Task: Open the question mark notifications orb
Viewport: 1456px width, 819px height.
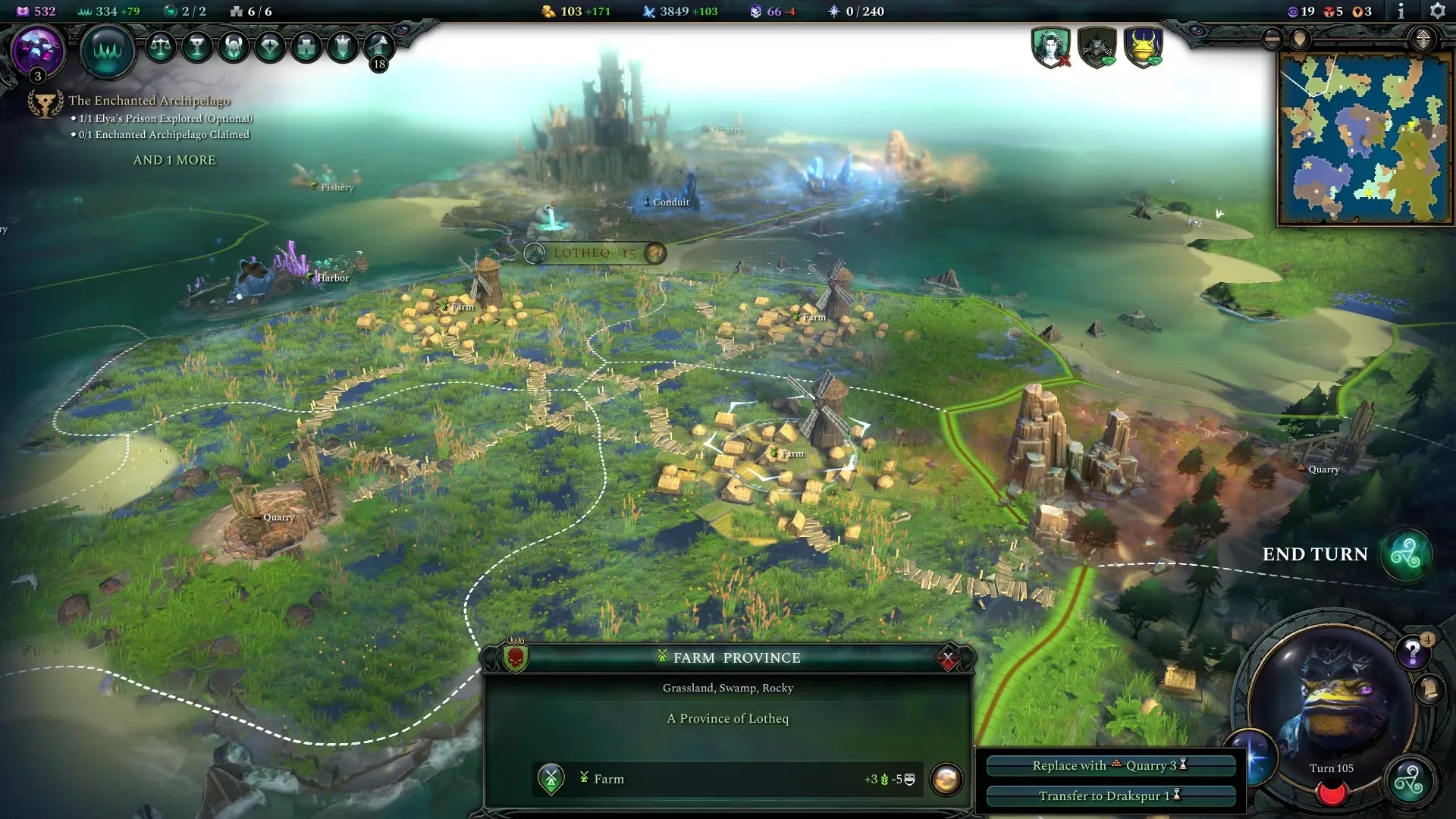Action: click(1413, 651)
